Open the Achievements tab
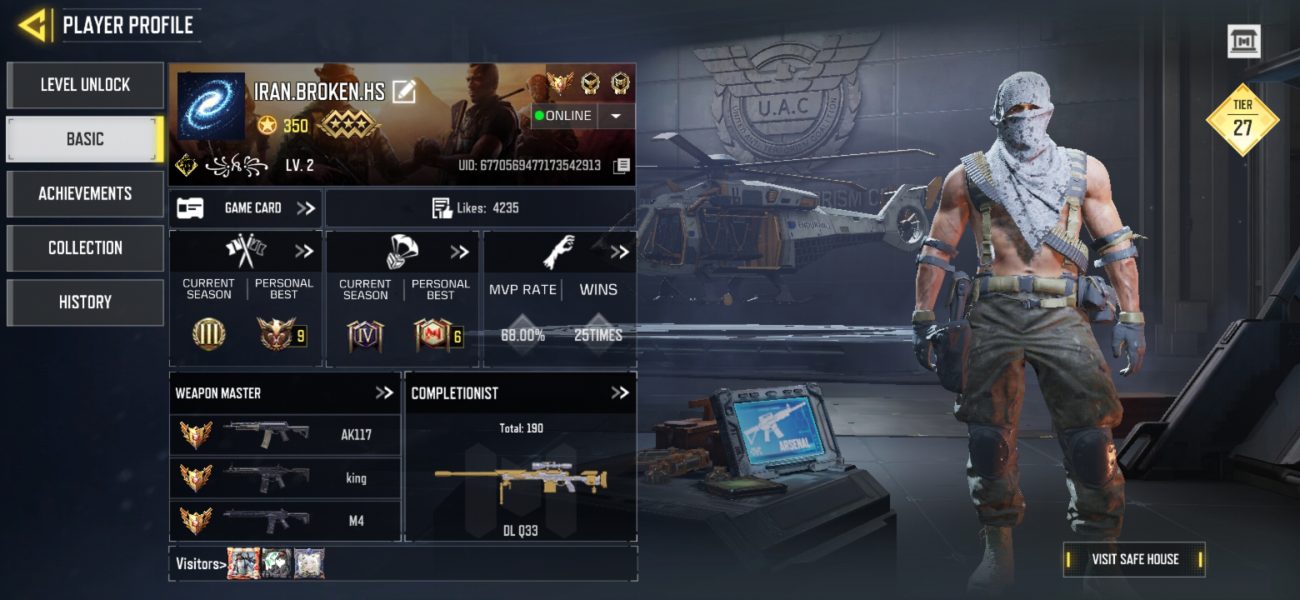This screenshot has width=1300, height=600. (x=85, y=193)
